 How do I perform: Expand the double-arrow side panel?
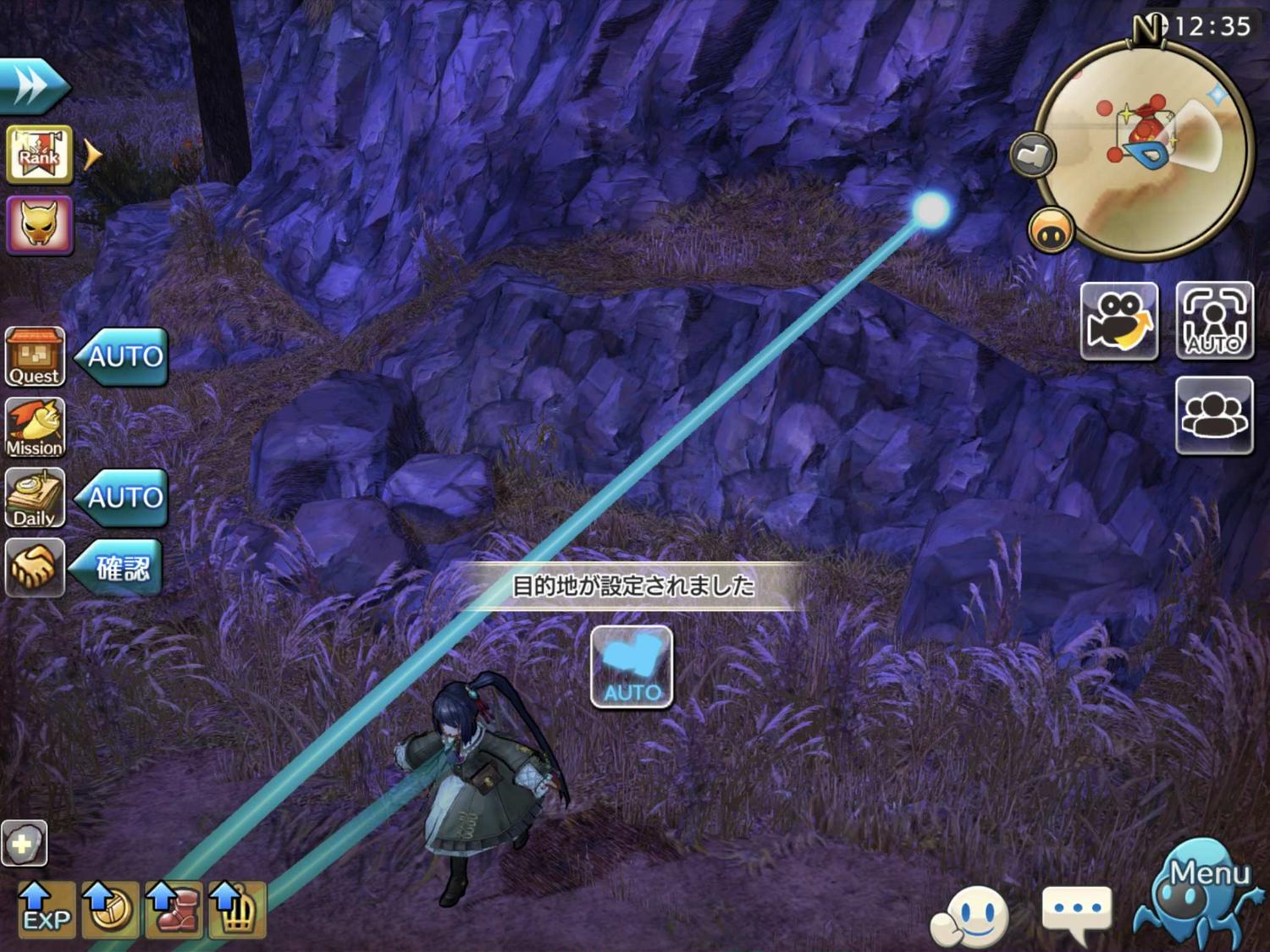coord(32,85)
